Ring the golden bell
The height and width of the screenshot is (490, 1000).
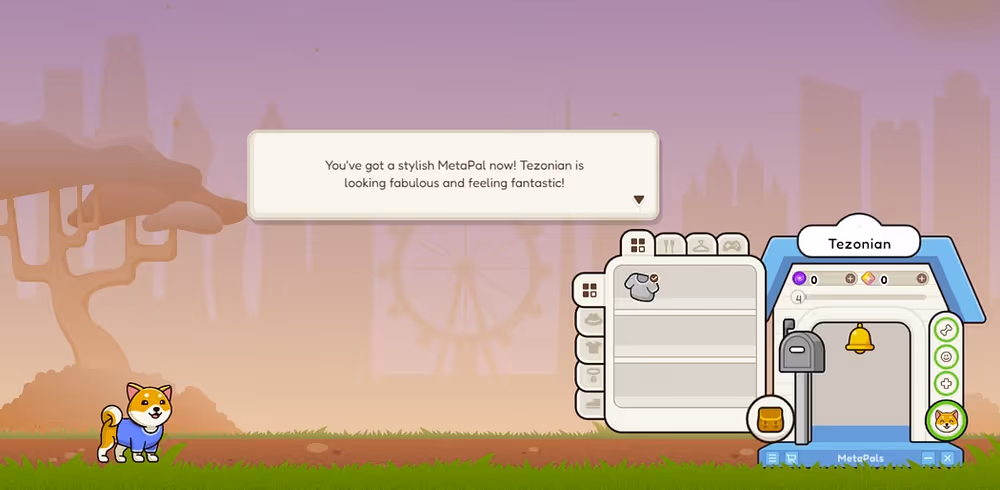click(859, 338)
